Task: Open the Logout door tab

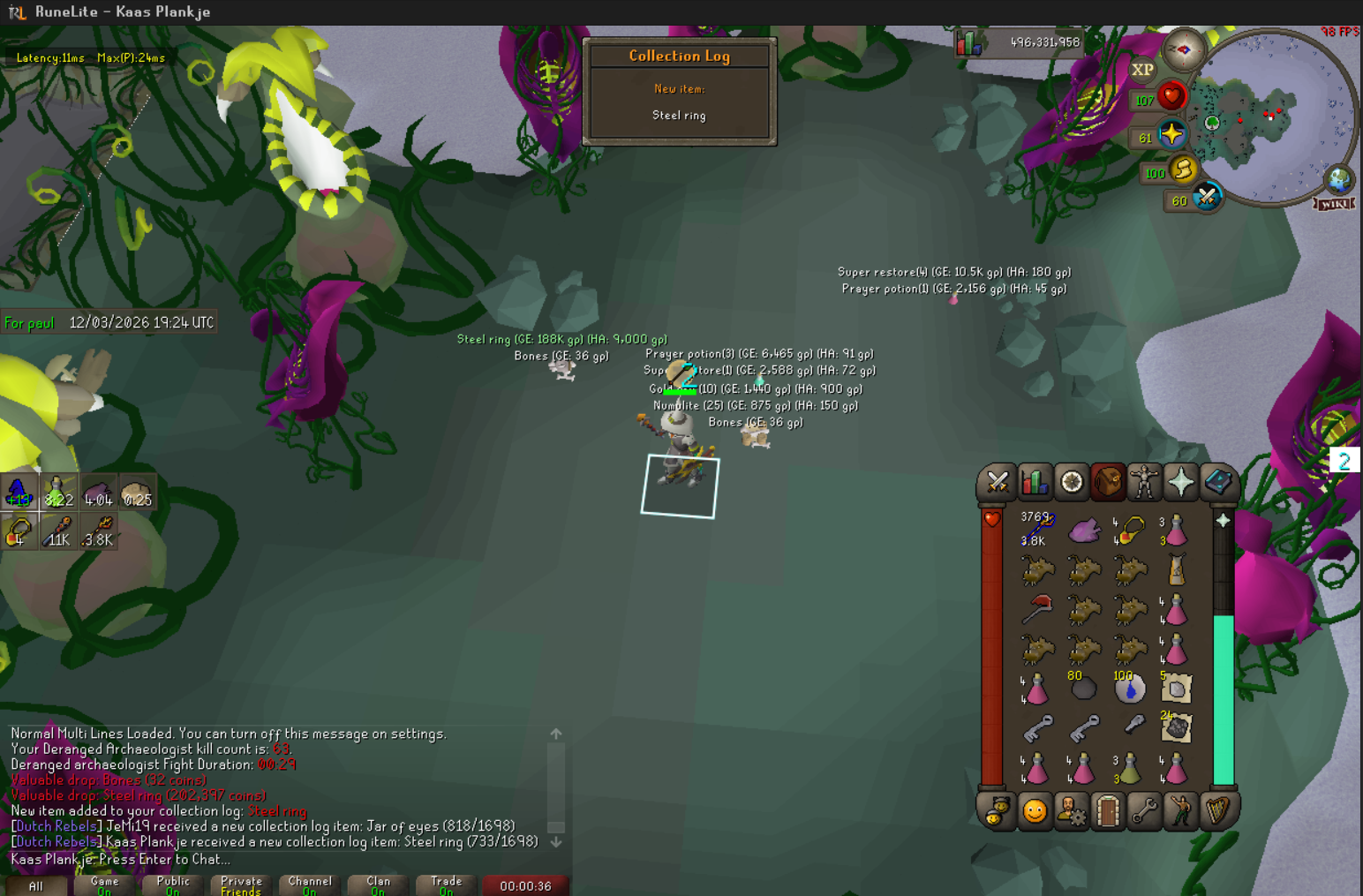Action: 1108,810
